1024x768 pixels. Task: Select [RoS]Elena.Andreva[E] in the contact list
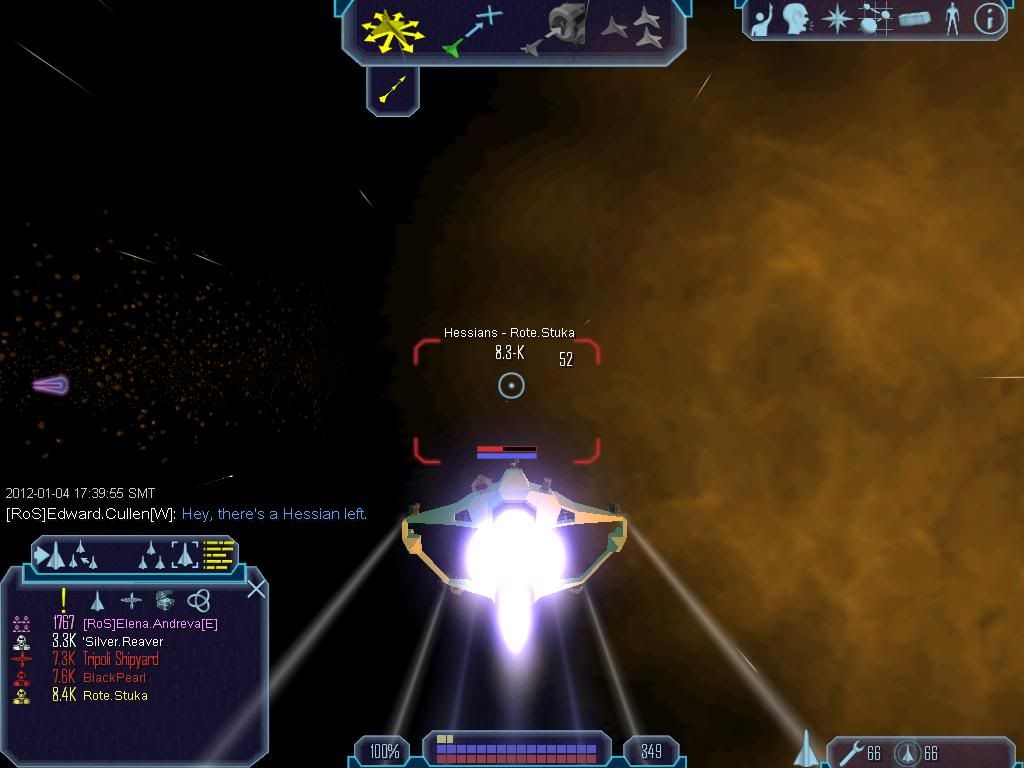pyautogui.click(x=150, y=623)
